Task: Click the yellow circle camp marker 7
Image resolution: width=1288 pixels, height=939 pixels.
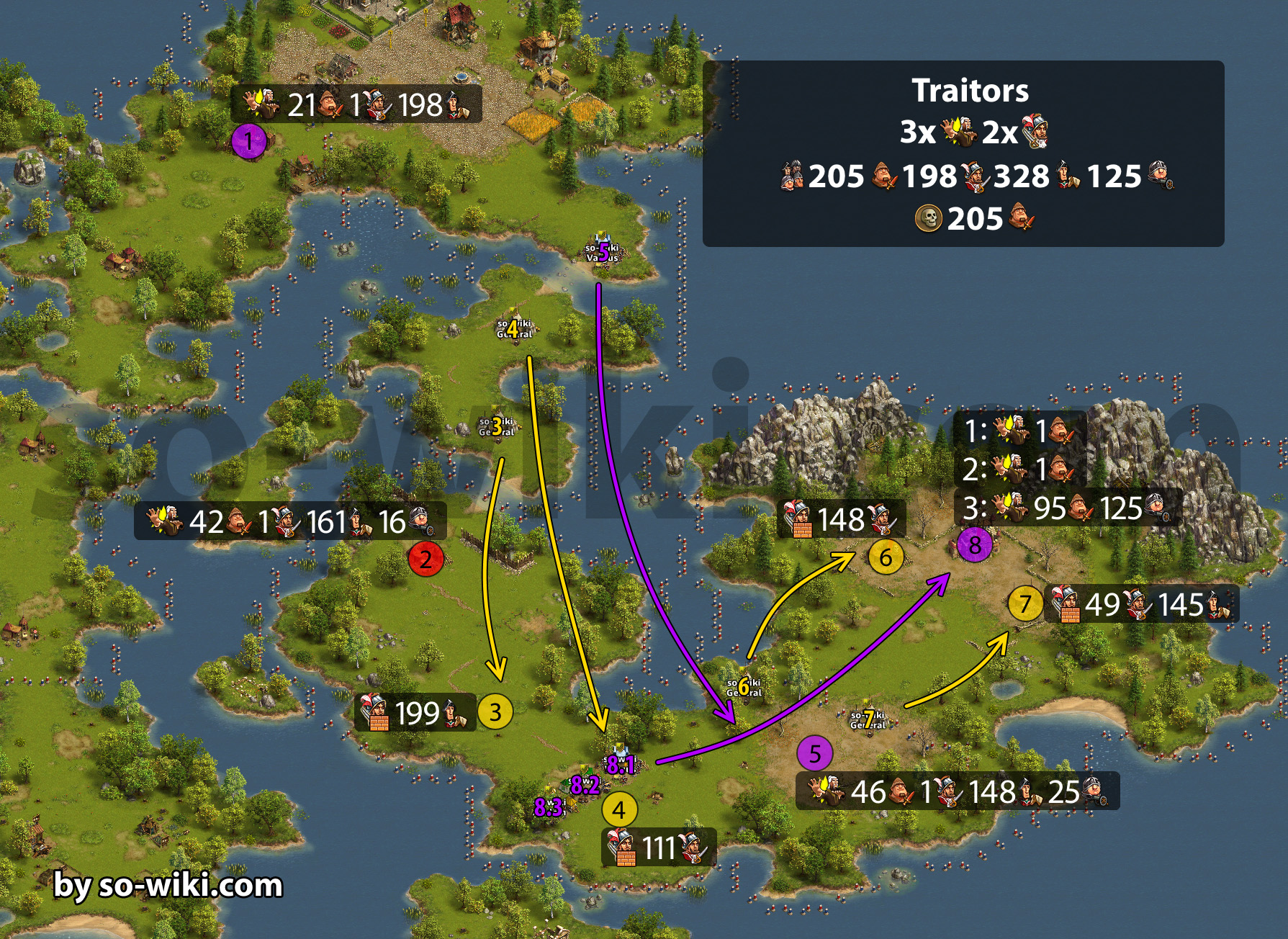Action: tap(1025, 604)
